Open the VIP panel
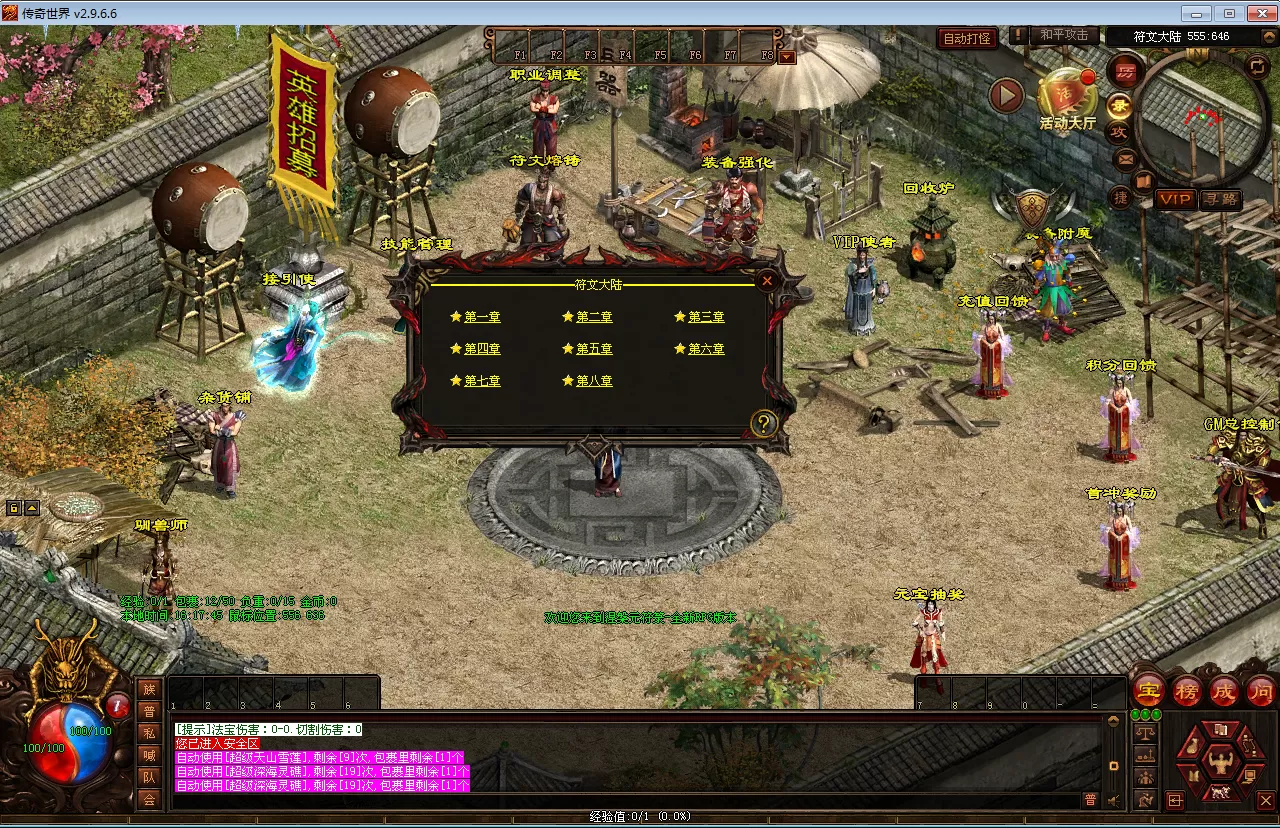This screenshot has height=828, width=1280. [x=1175, y=199]
